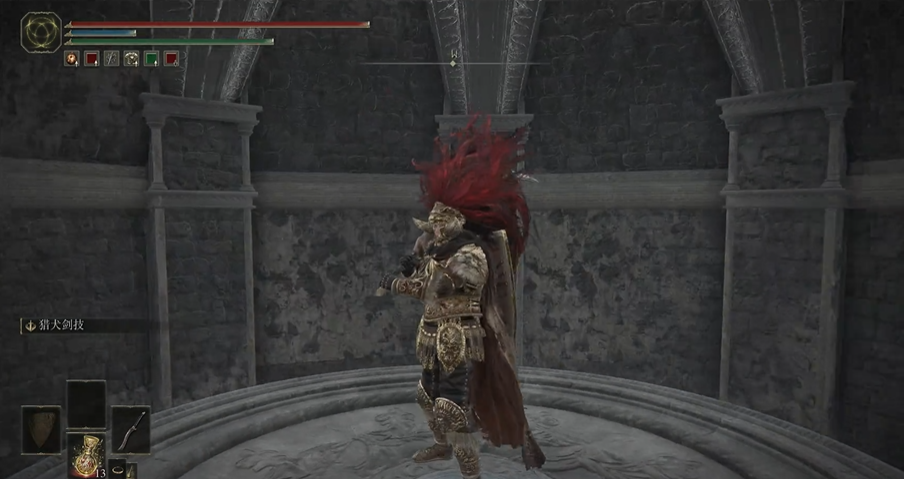This screenshot has height=479, width=904.
Task: Select the small ring pouch item
Action: (117, 468)
